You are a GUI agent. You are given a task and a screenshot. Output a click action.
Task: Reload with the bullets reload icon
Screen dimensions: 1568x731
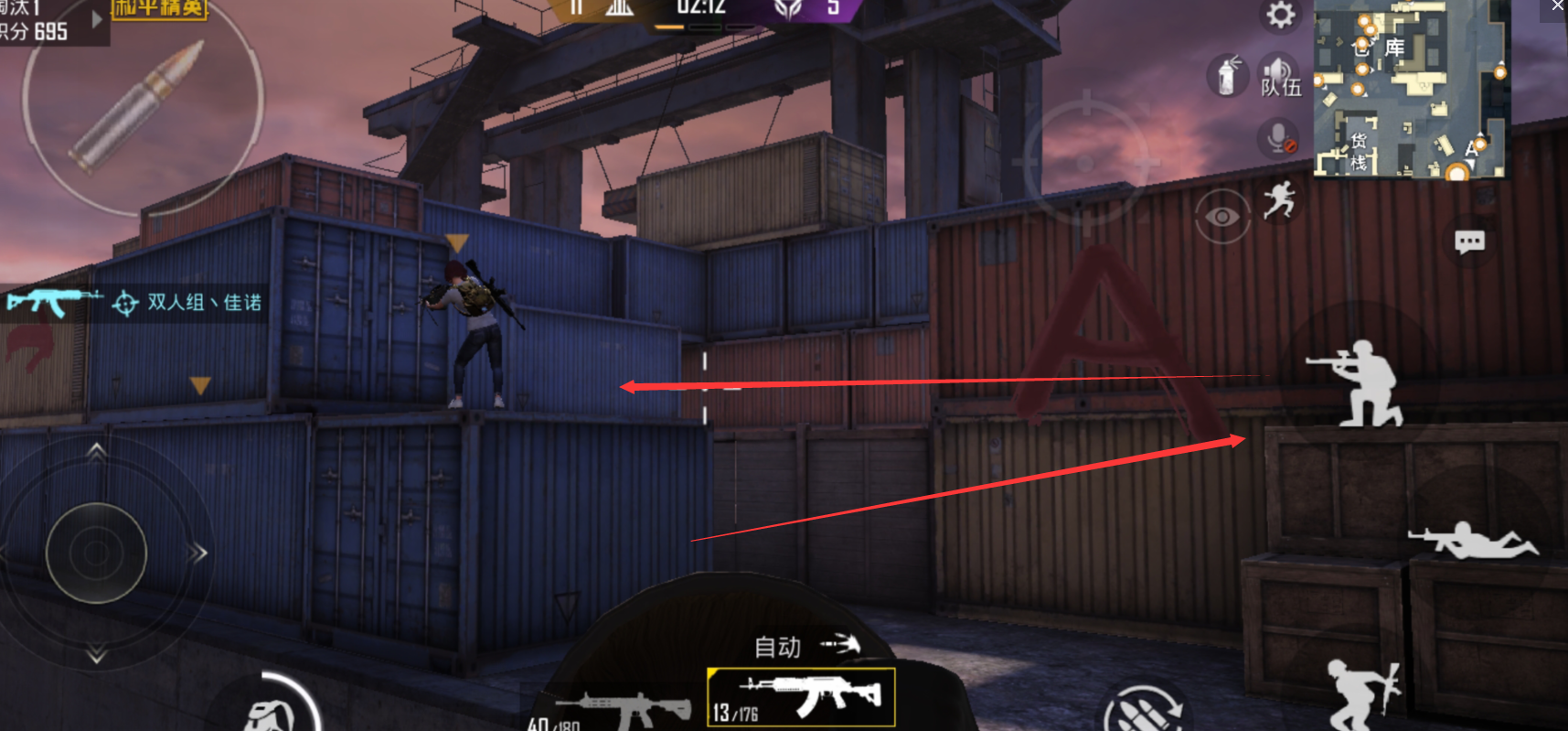pos(1143,711)
